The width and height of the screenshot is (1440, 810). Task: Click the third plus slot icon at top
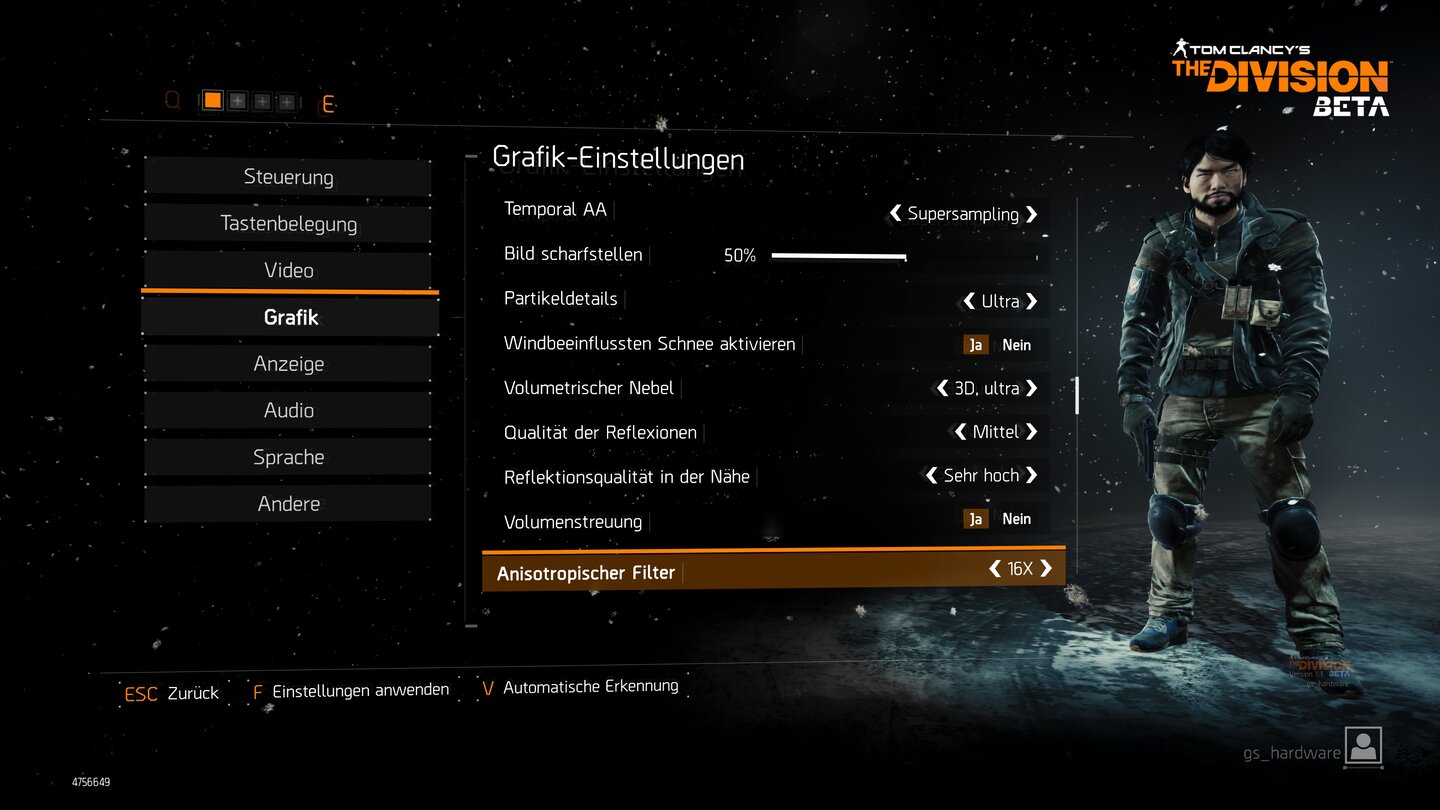pos(285,100)
